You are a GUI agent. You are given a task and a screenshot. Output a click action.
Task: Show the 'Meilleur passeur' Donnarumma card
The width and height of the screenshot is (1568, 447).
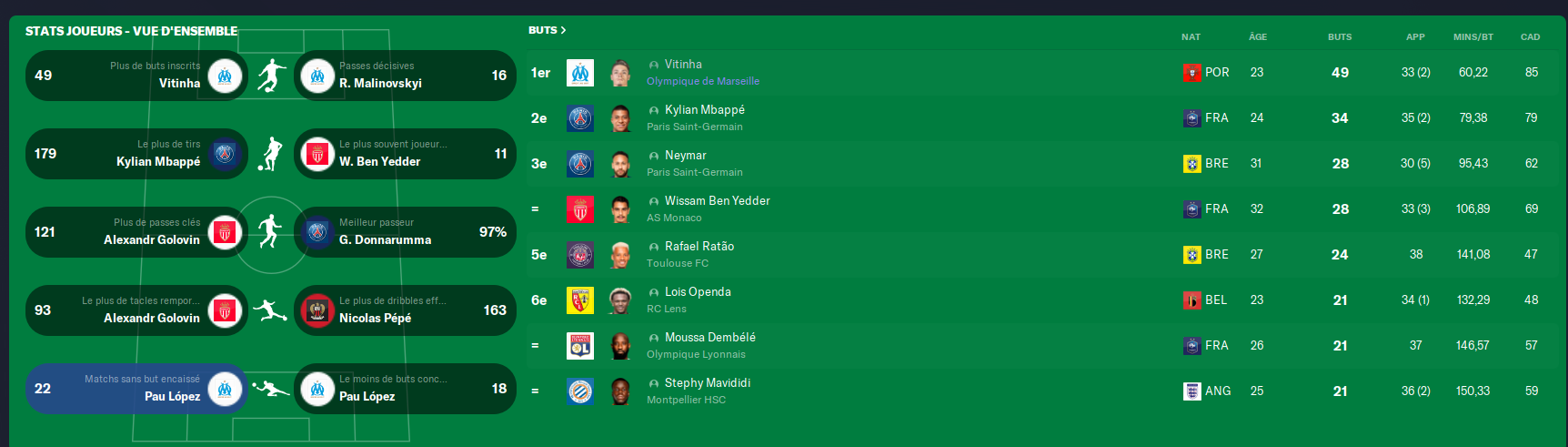point(405,232)
